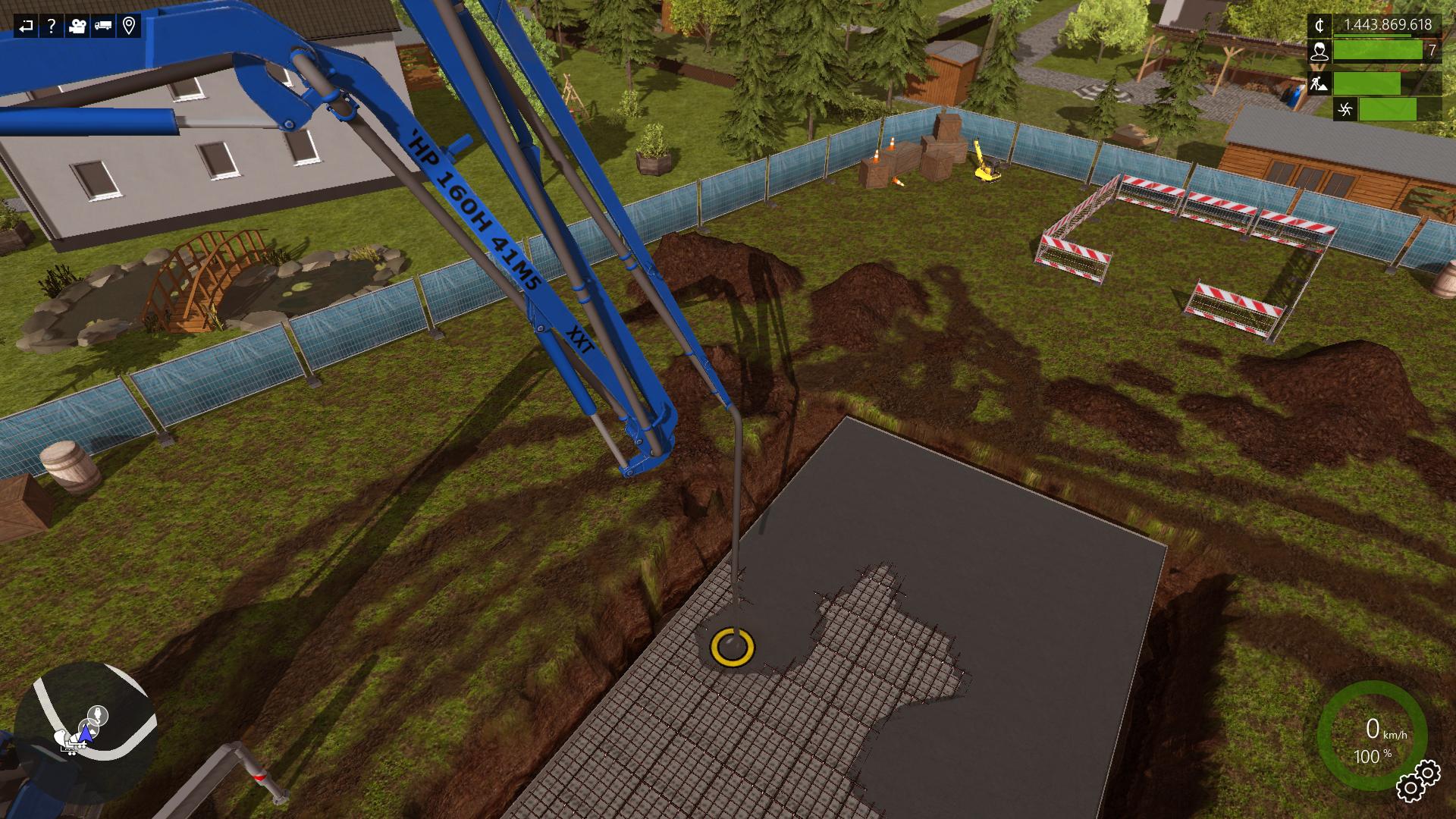Open help with the question mark icon
This screenshot has width=1456, height=819.
[52, 27]
